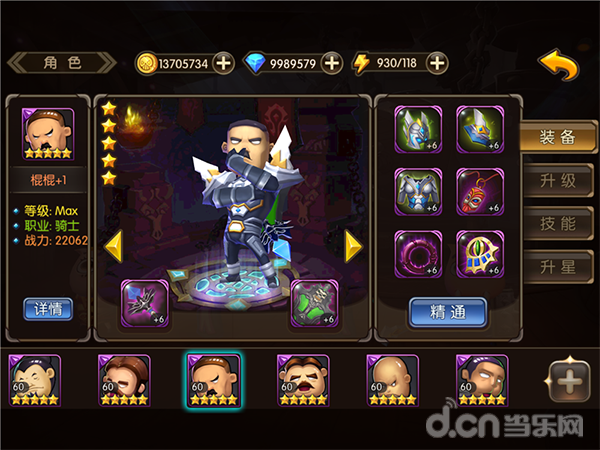Open the 升星 star-up tab
This screenshot has height=450, width=600.
(x=557, y=268)
